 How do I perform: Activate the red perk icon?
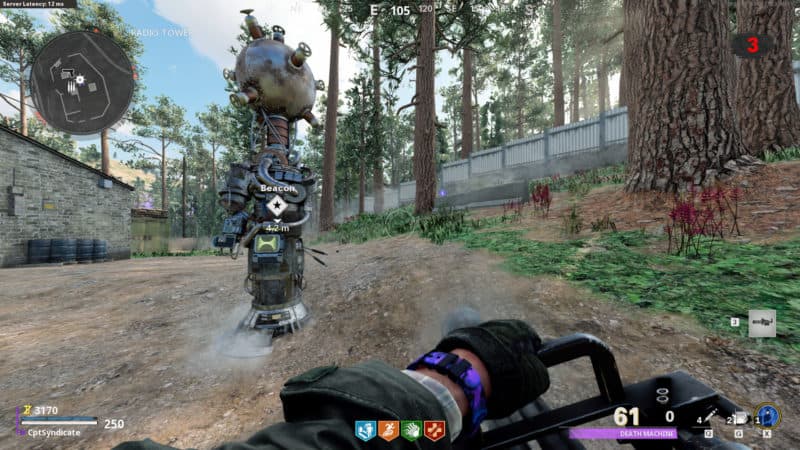point(434,431)
